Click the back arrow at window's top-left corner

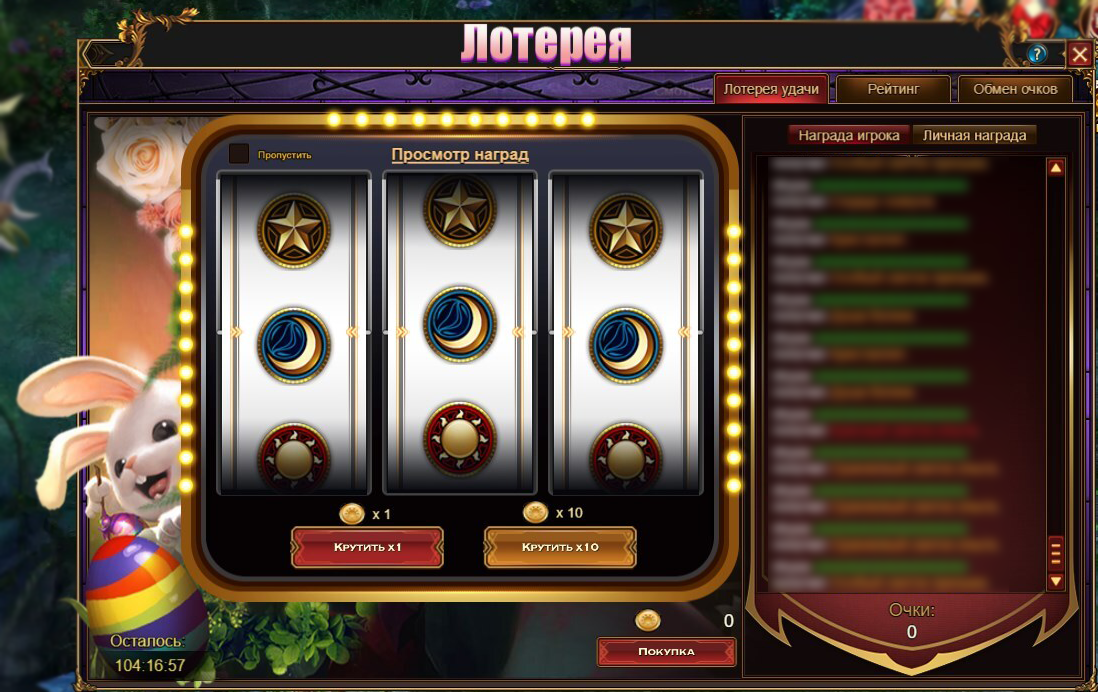[x=99, y=54]
